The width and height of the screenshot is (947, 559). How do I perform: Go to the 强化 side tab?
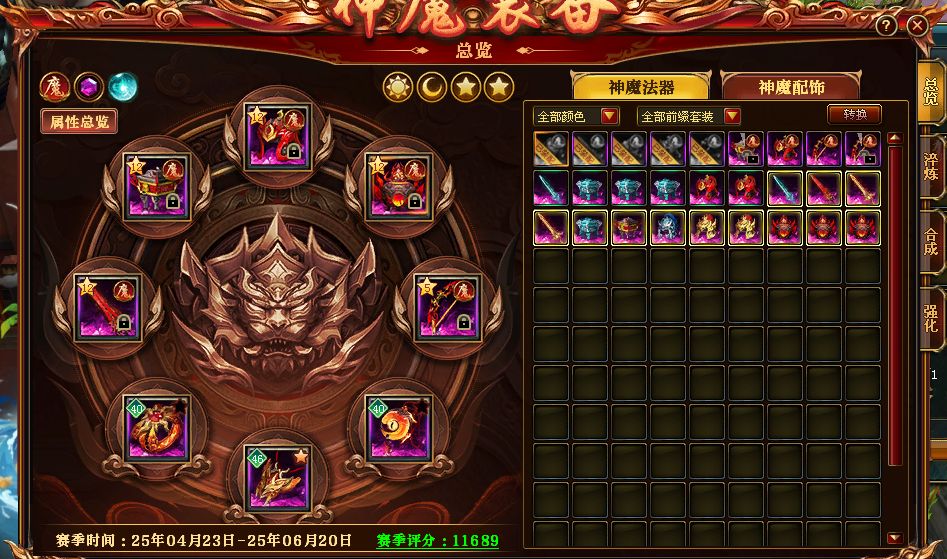(931, 317)
